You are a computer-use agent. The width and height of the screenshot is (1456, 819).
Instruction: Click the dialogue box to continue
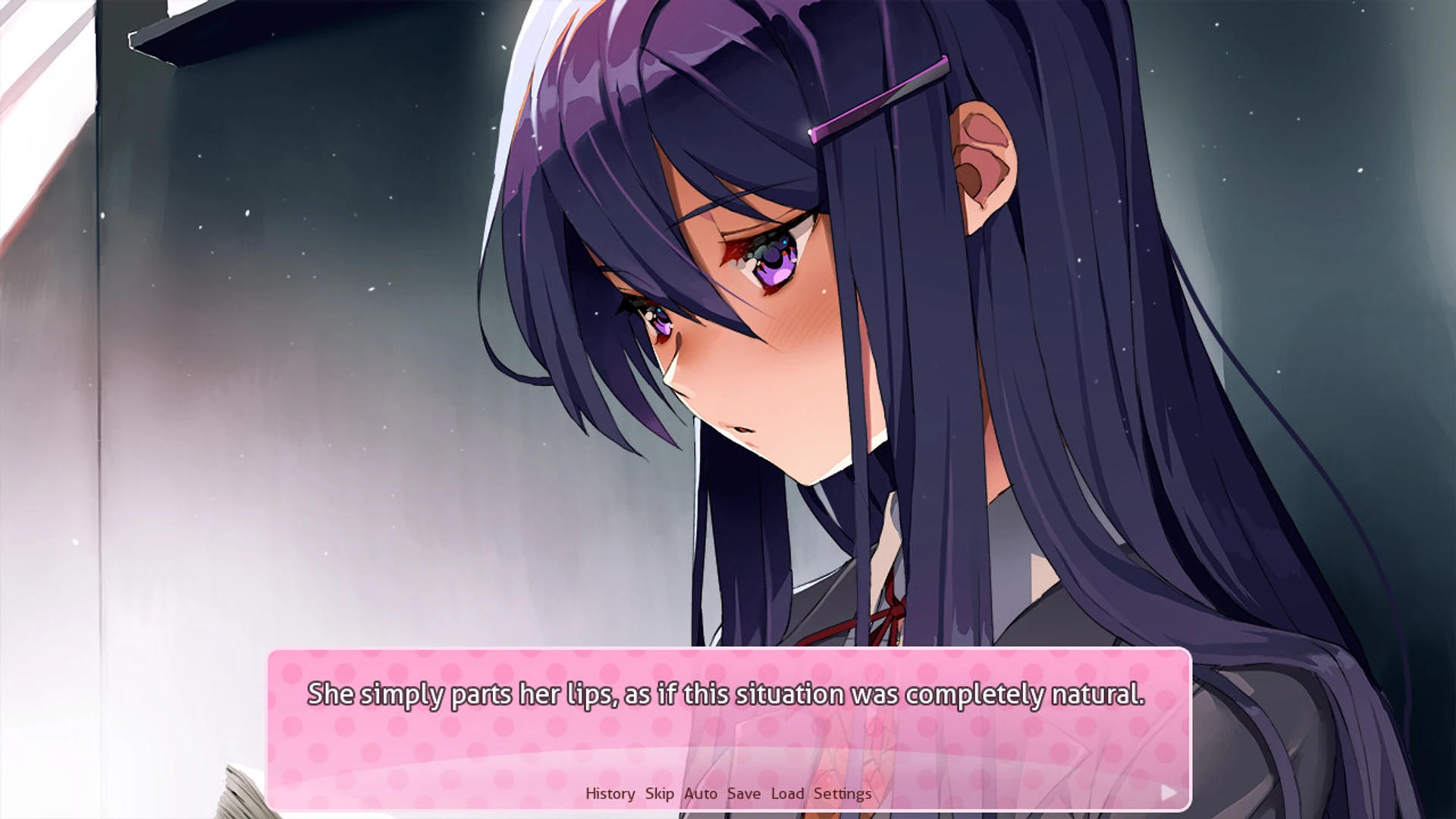point(728,713)
